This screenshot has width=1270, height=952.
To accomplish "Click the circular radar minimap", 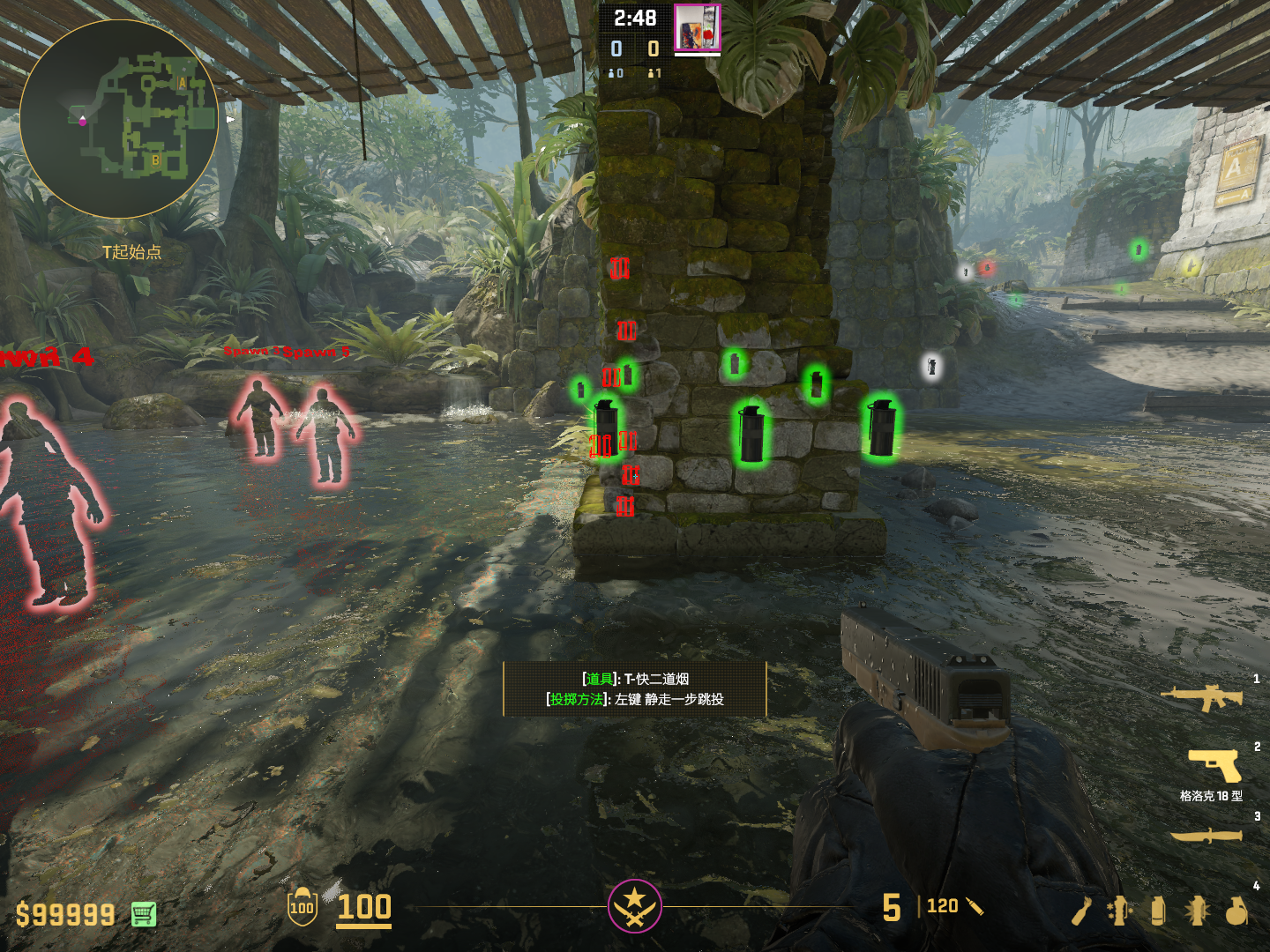I will click(119, 119).
